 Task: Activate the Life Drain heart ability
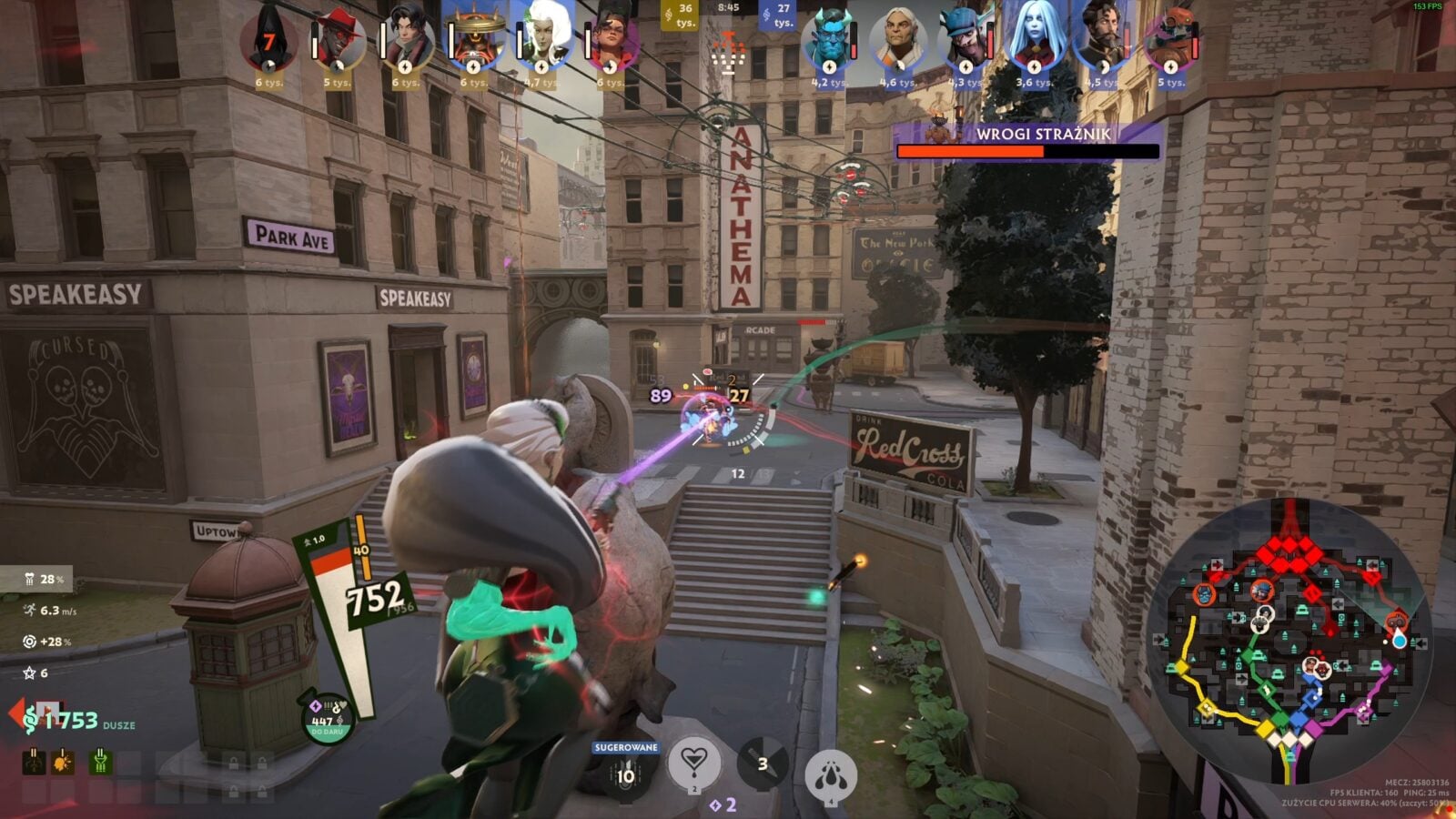coord(694,763)
